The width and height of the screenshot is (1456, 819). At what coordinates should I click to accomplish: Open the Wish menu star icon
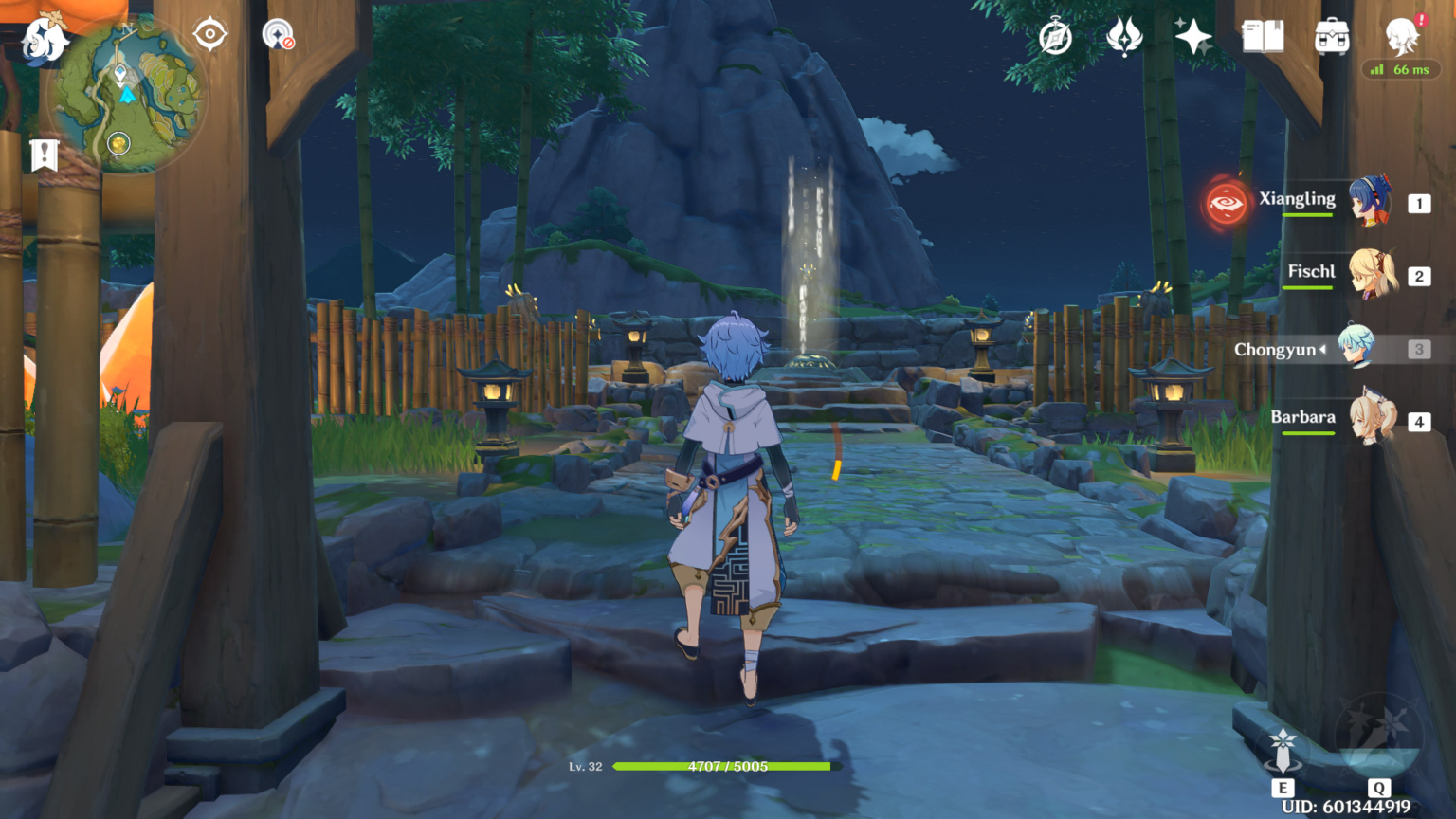(1192, 36)
